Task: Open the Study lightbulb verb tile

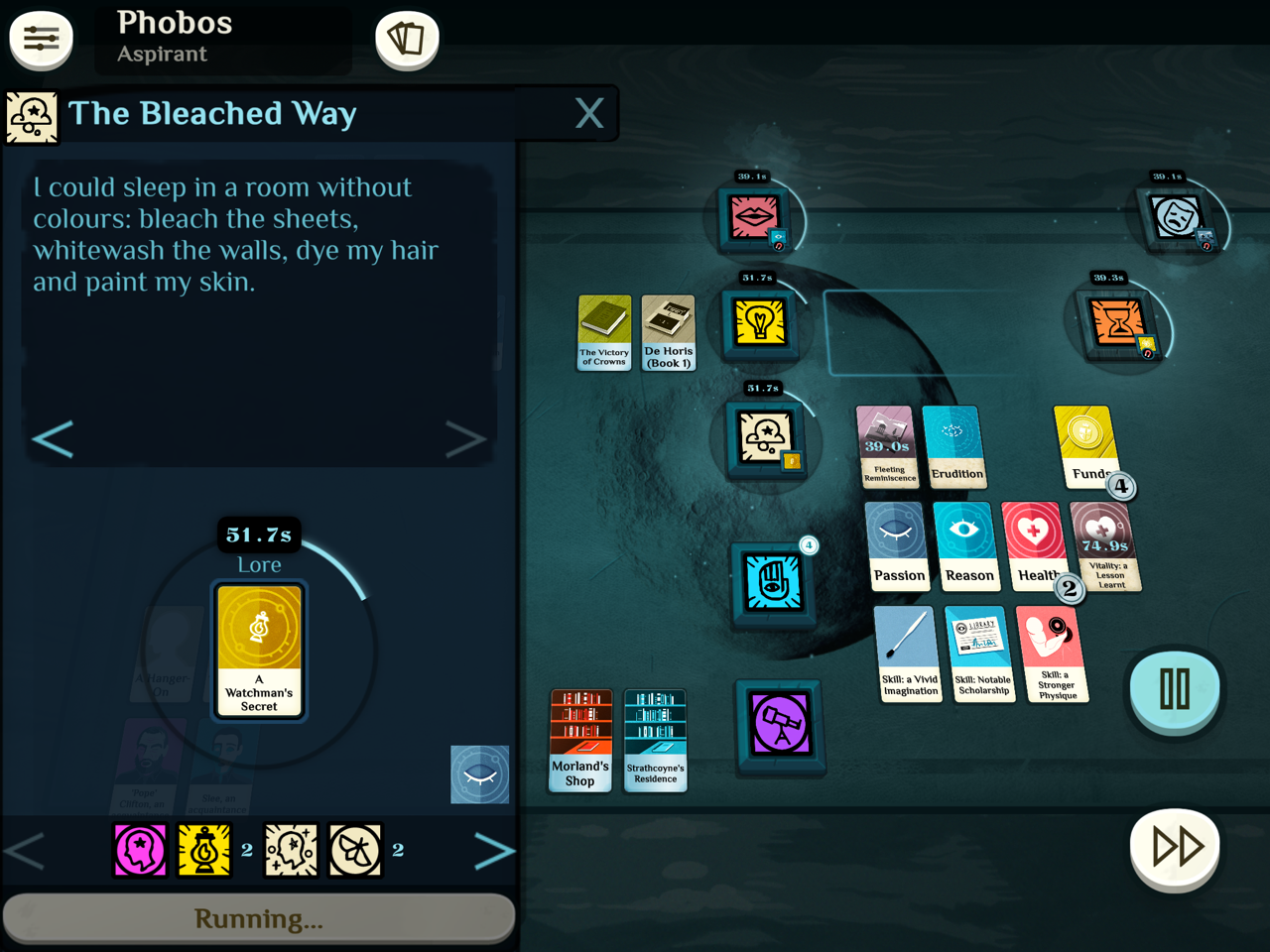Action: (x=760, y=322)
